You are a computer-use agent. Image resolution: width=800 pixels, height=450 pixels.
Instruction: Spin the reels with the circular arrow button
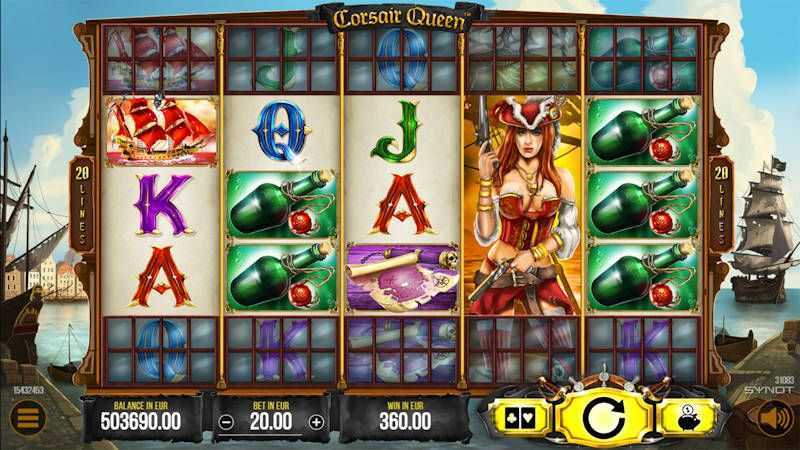click(x=597, y=416)
